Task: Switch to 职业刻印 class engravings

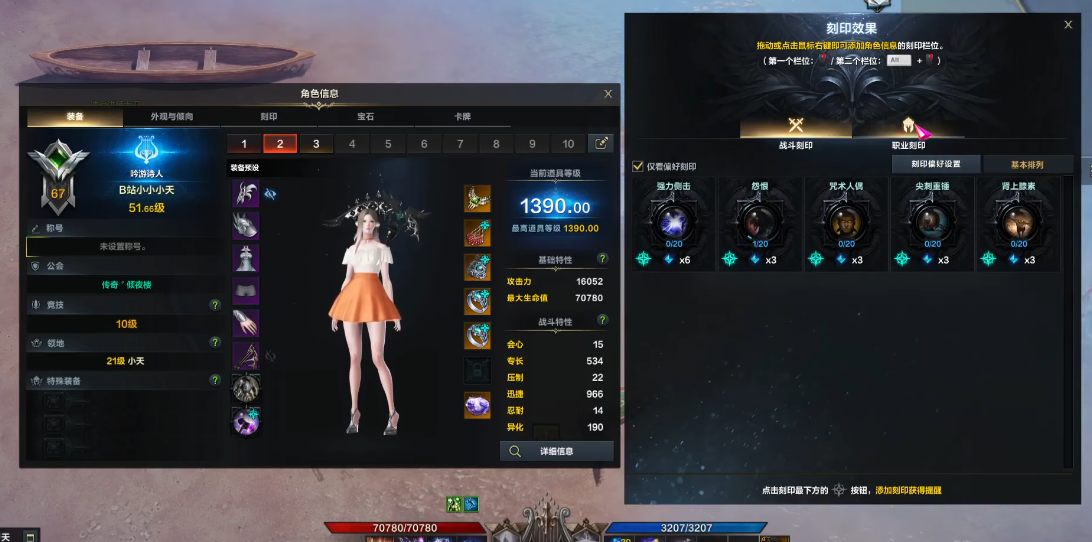Action: pyautogui.click(x=909, y=130)
